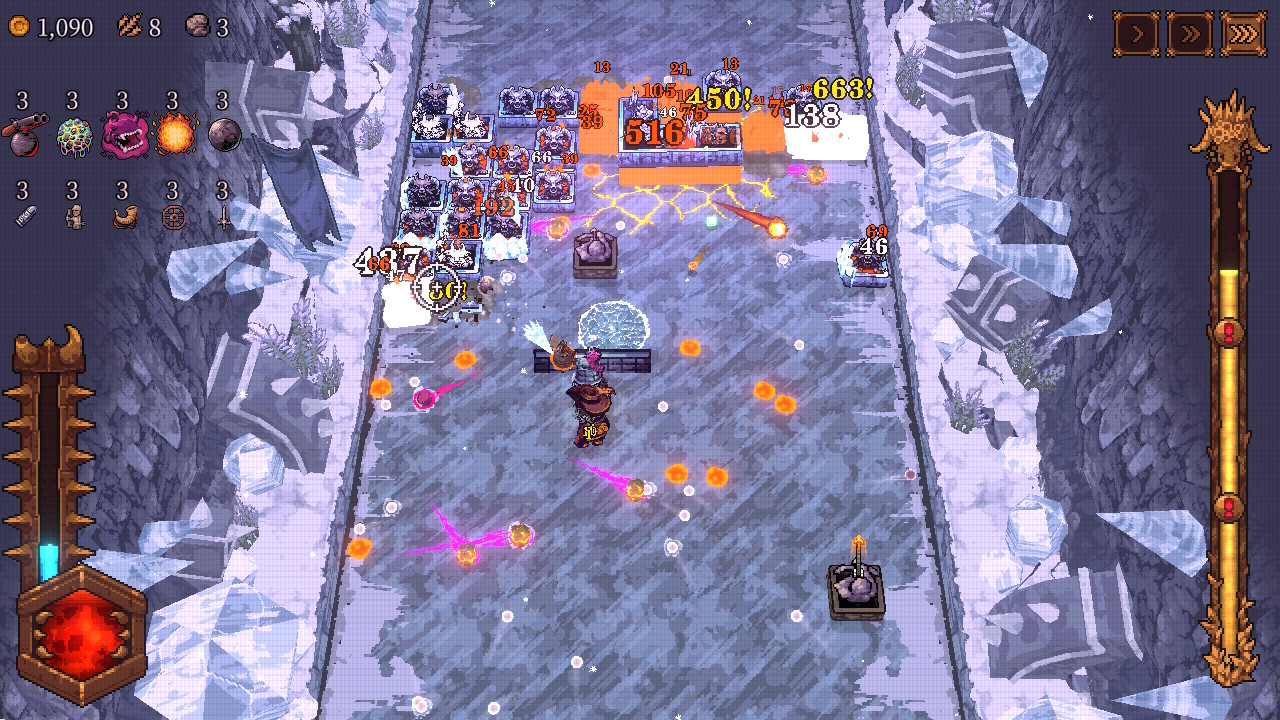Select the war horn passive icon
This screenshot has height=720, width=1280.
[123, 217]
